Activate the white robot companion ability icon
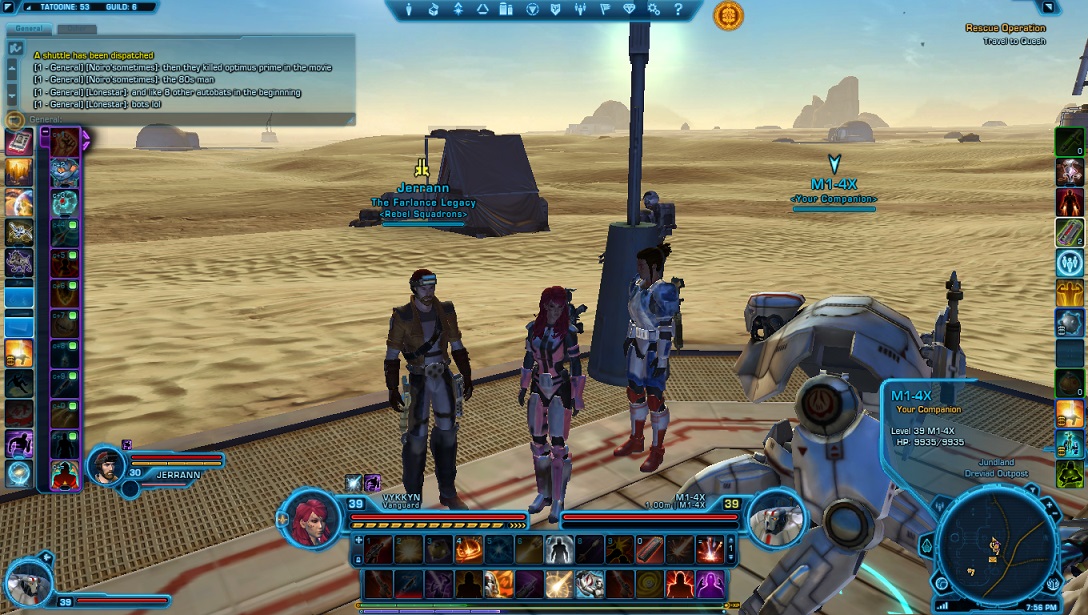The image size is (1088, 615). [588, 583]
